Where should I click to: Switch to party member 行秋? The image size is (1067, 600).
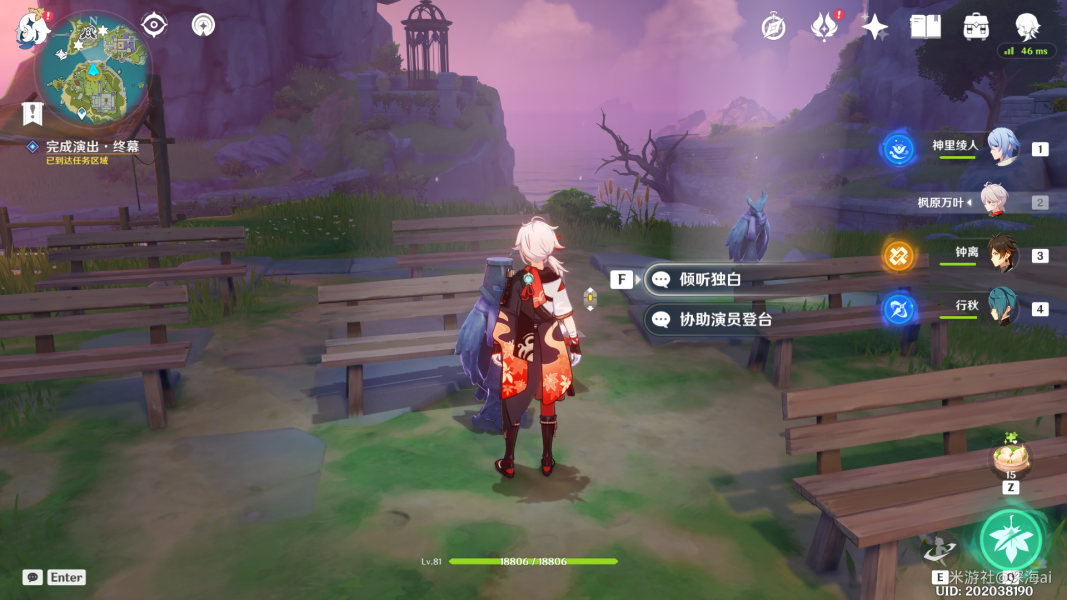point(1002,307)
